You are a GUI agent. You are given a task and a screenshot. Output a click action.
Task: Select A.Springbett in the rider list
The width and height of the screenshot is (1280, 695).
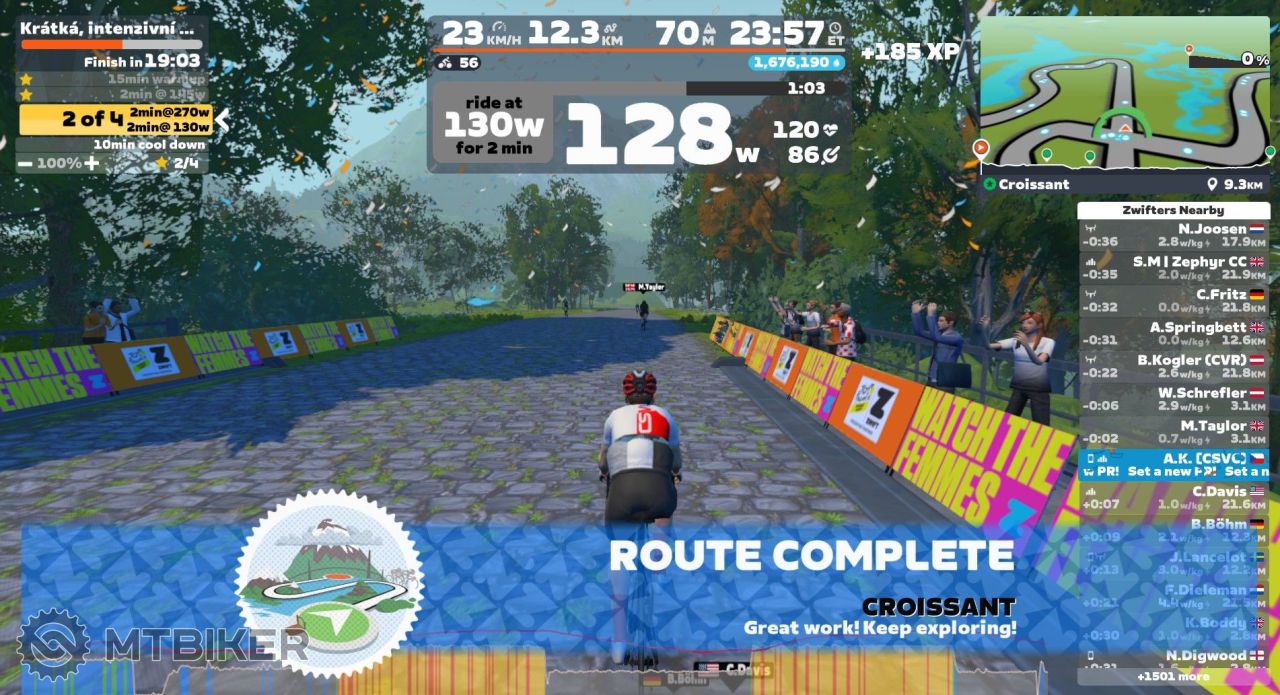(x=1173, y=334)
